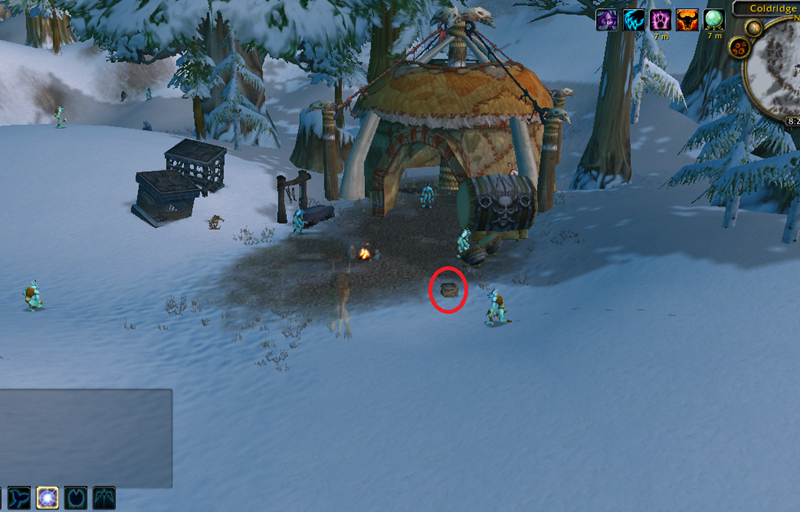Click the purple night elf face buff icon
800x512 pixels.
(x=606, y=20)
